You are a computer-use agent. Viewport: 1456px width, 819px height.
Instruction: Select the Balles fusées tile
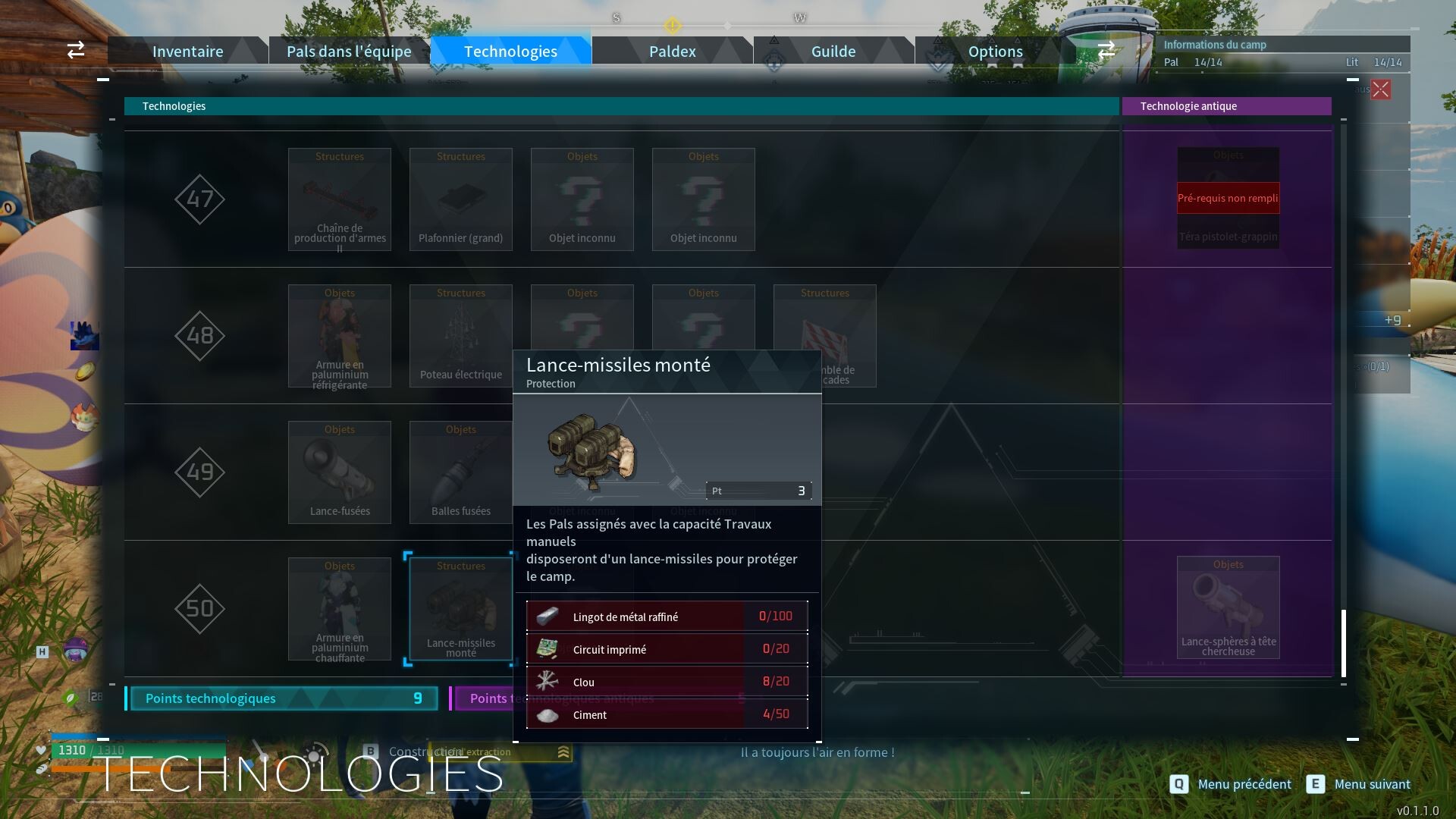pyautogui.click(x=461, y=472)
